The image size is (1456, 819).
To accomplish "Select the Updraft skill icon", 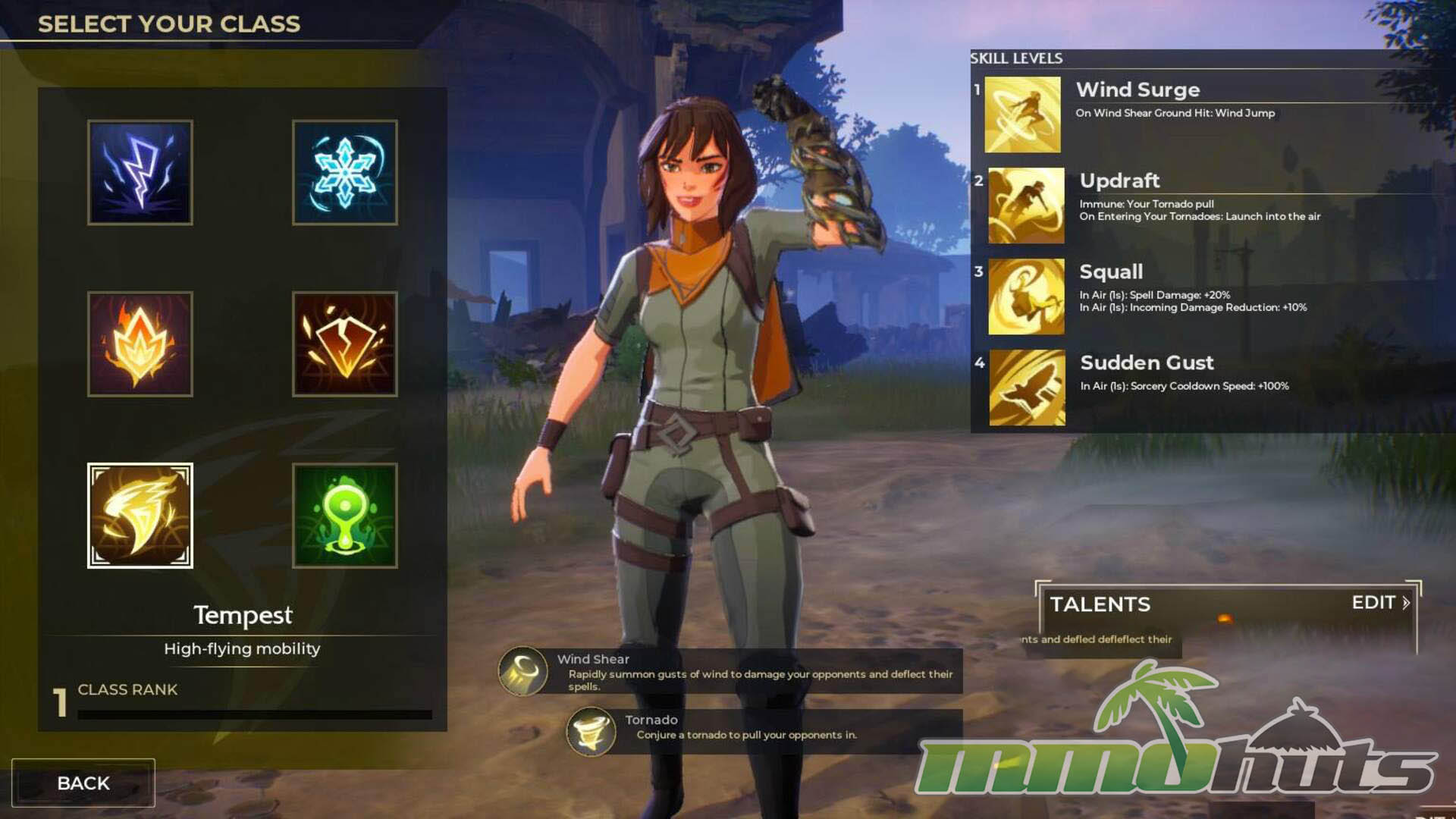I will click(x=1026, y=206).
